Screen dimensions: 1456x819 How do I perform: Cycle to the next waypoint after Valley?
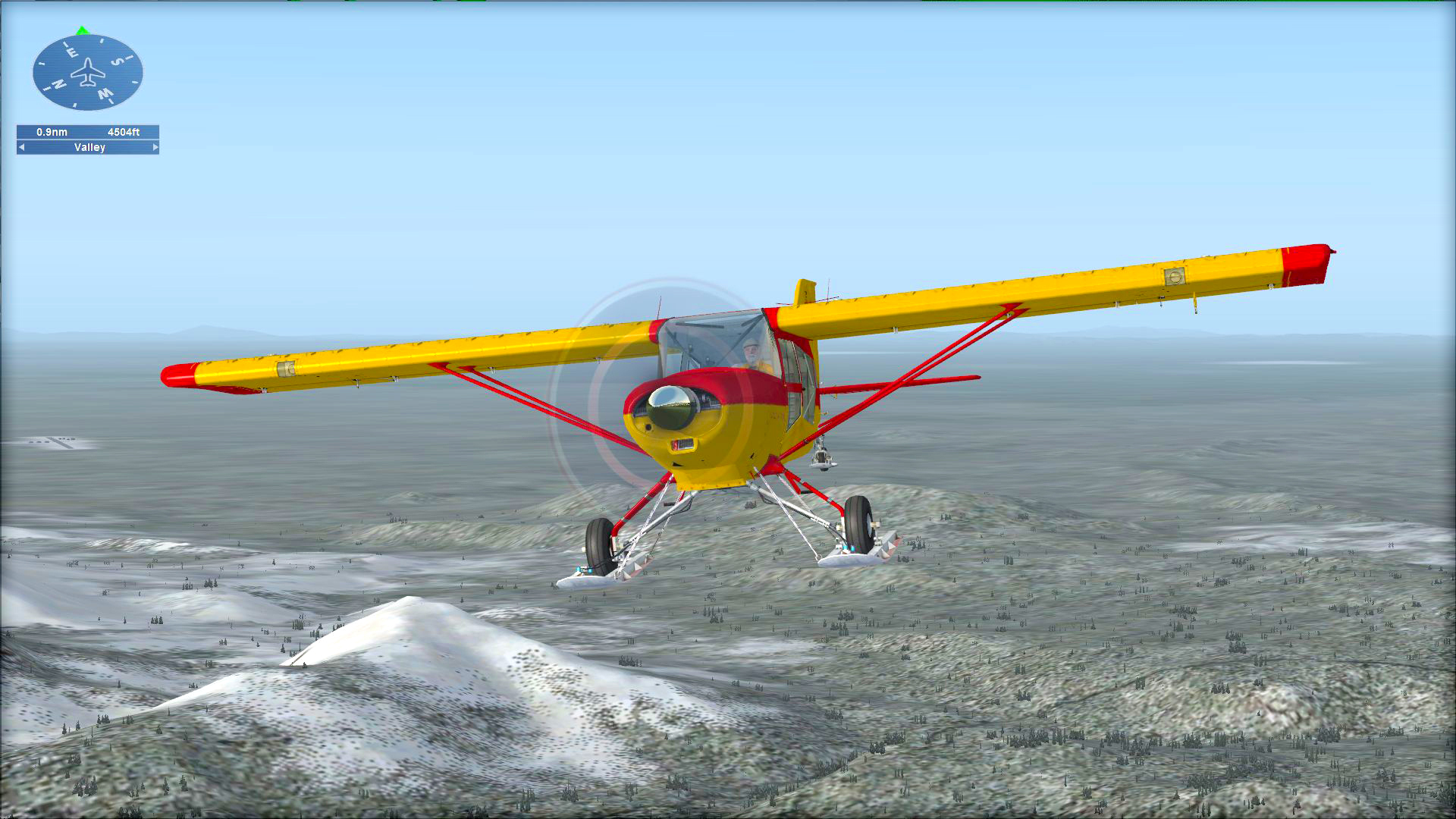point(155,148)
